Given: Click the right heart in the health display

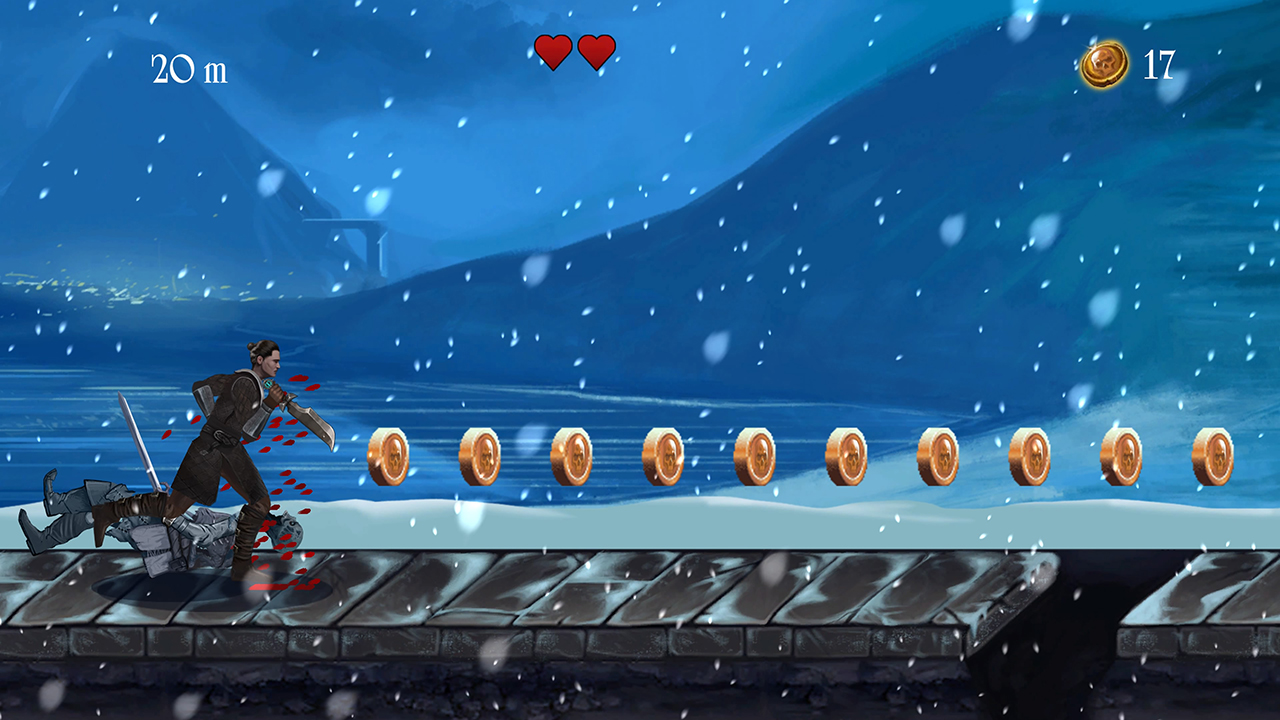Looking at the screenshot, I should (x=596, y=52).
